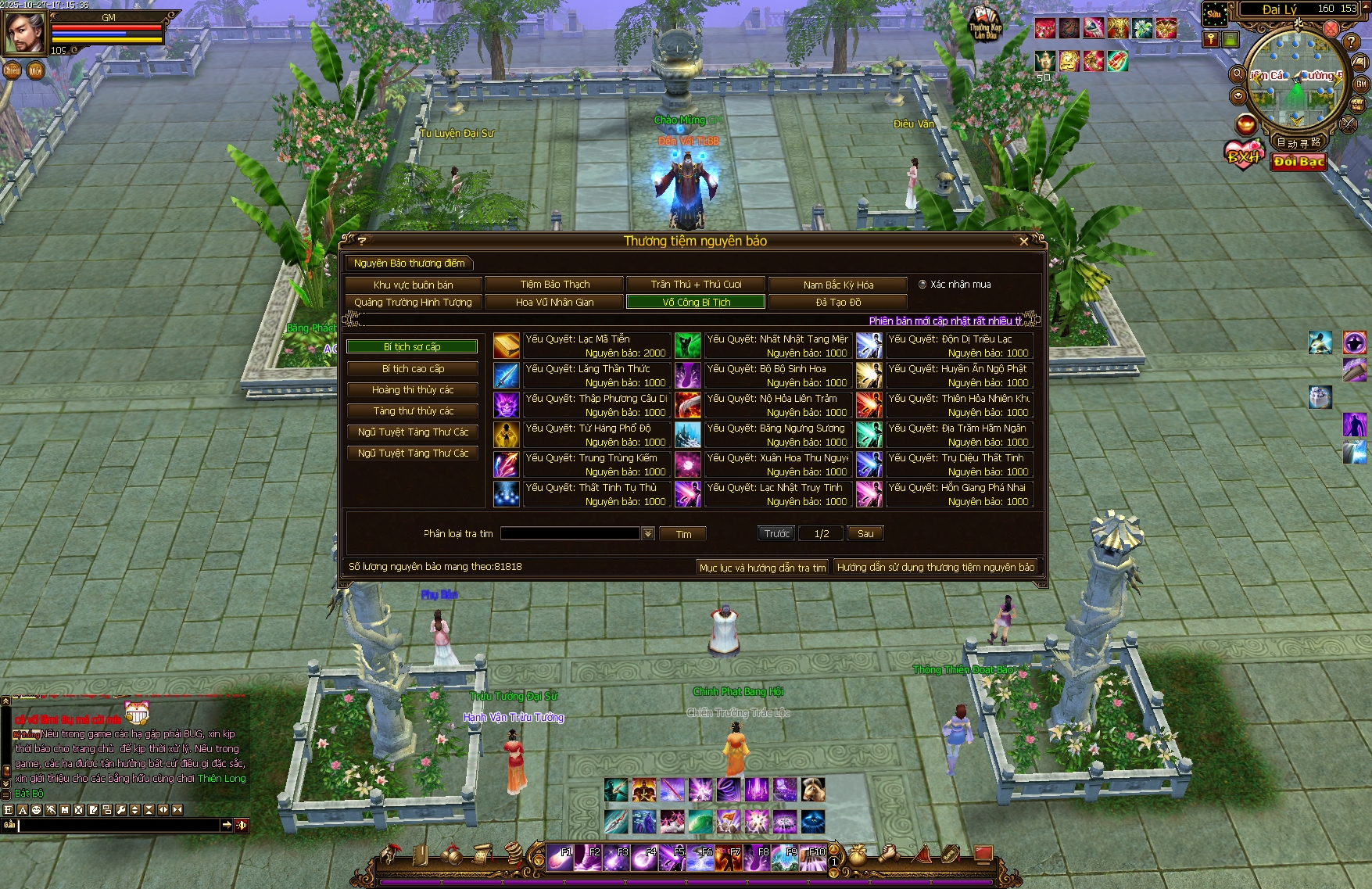Open the Trân Thú + Thú Cưỡi tab

696,285
